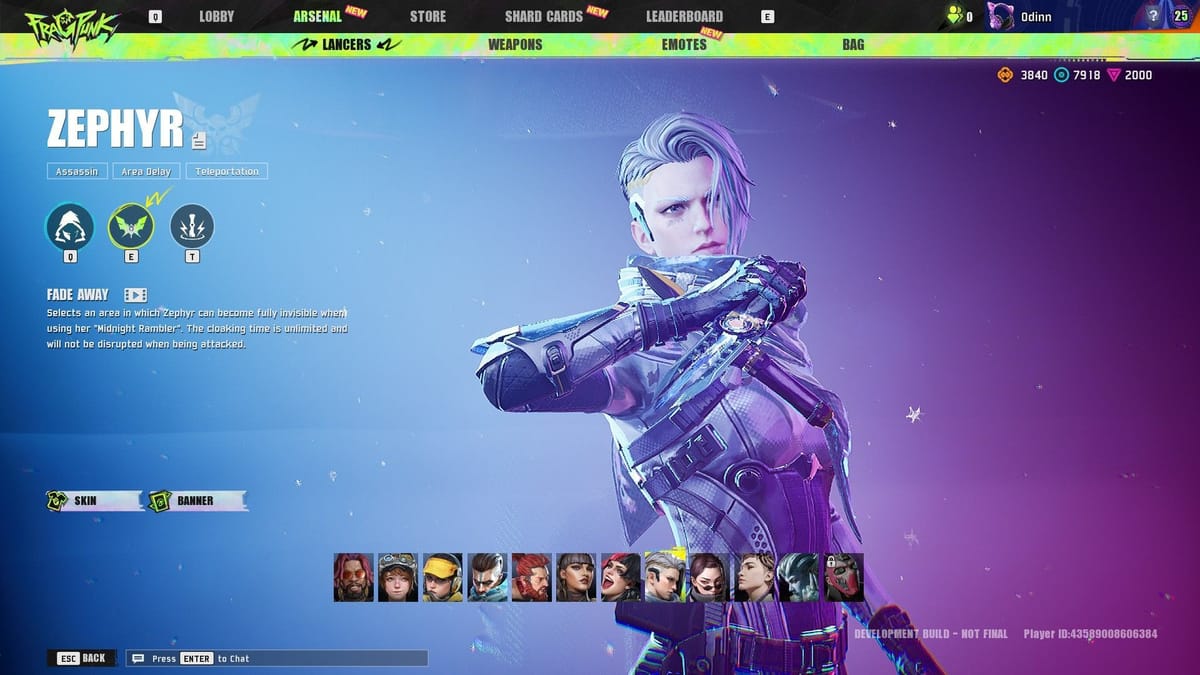This screenshot has height=675, width=1200.
Task: Click the ESC Back button
Action: coord(82,658)
